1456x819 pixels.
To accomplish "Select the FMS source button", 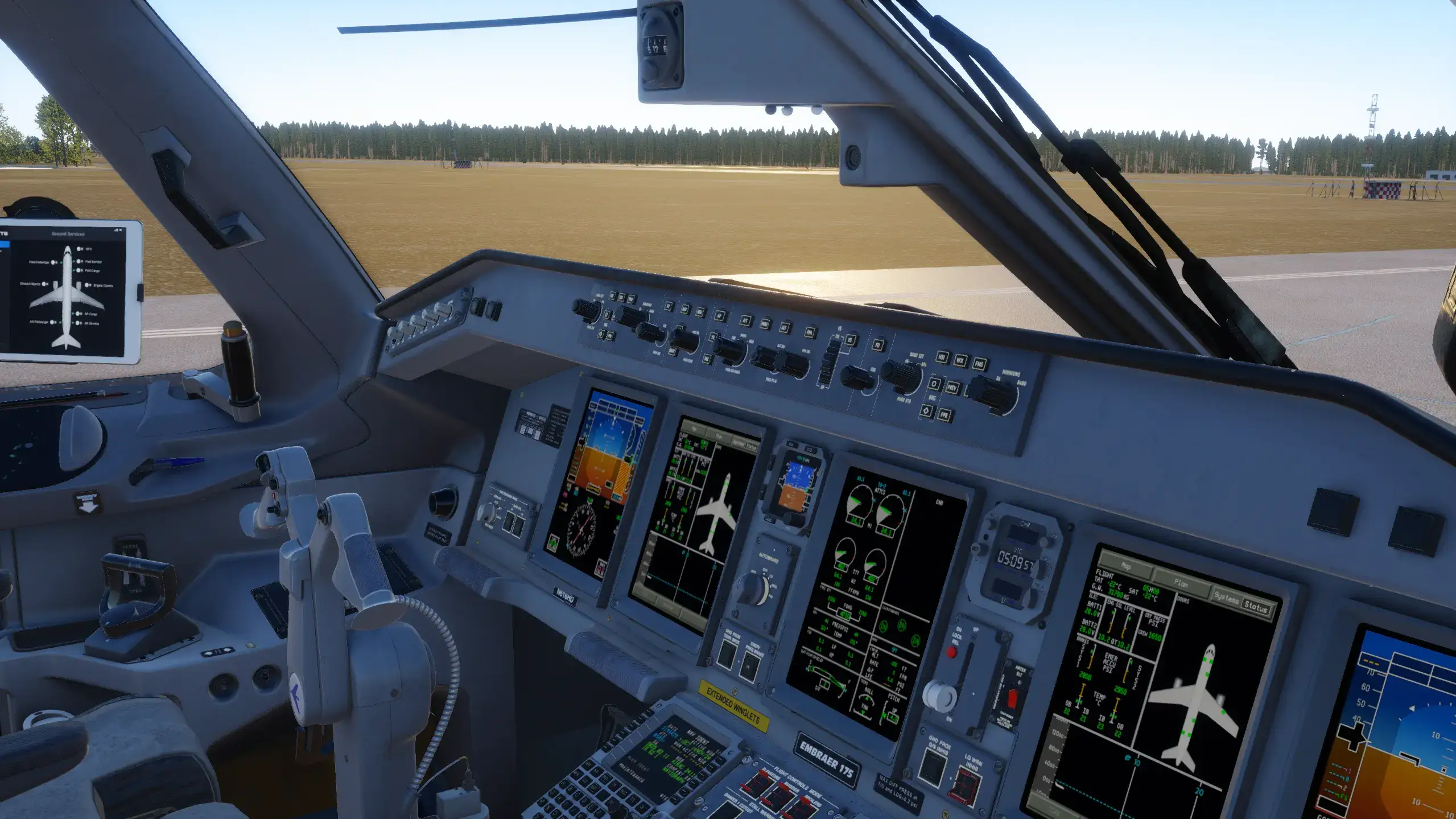I will click(979, 364).
